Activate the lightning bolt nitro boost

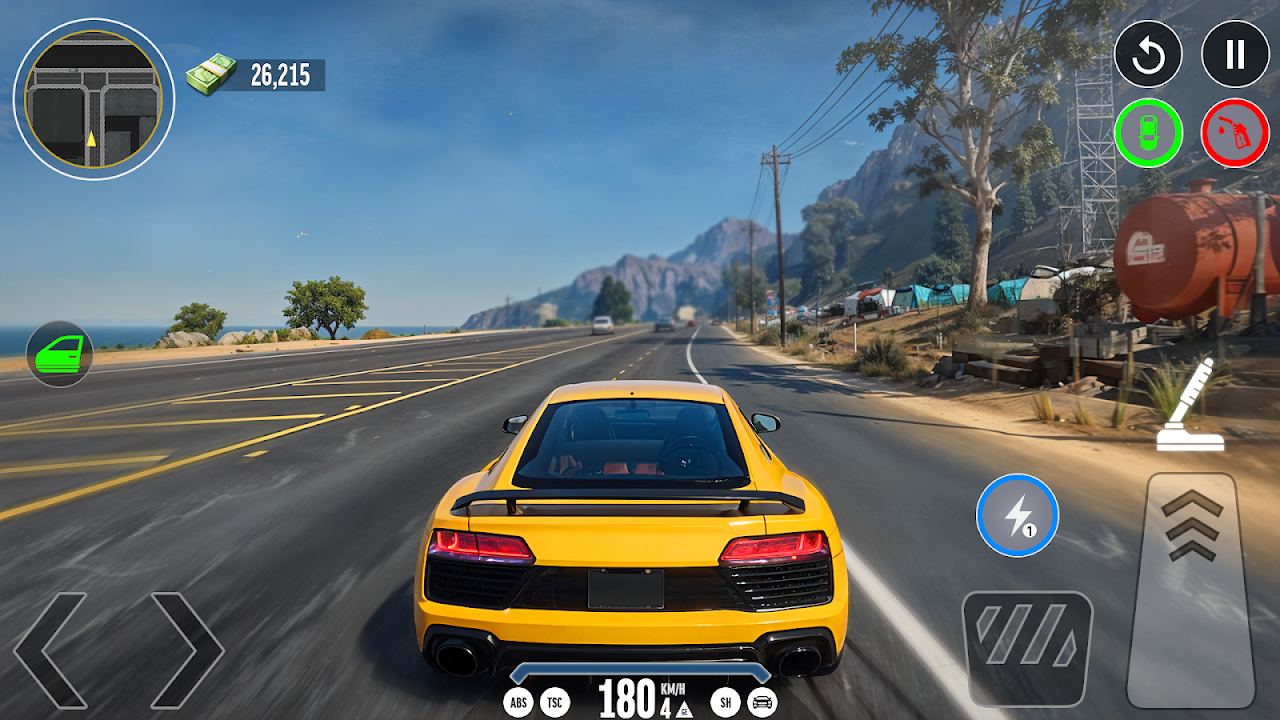pos(1017,515)
